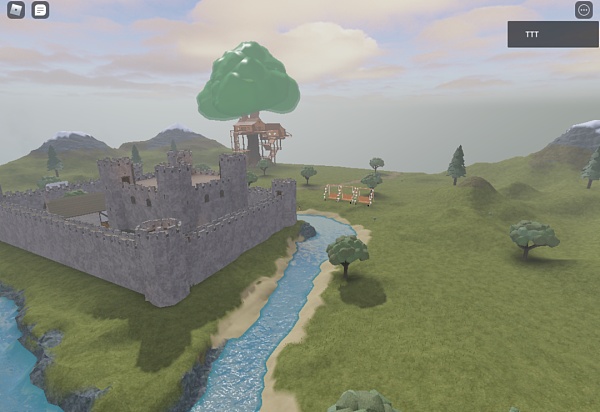
Task: Open the three-dots options menu
Action: click(584, 10)
